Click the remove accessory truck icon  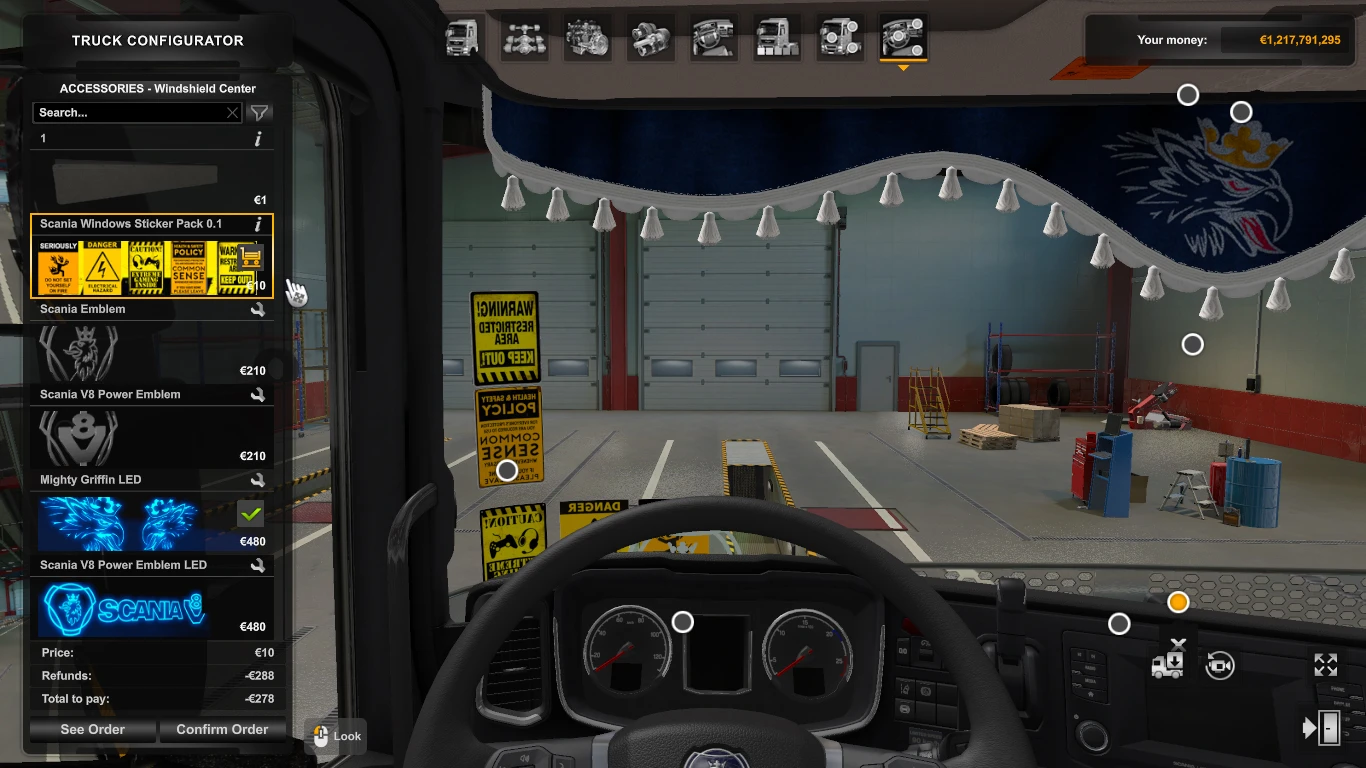tap(1168, 664)
